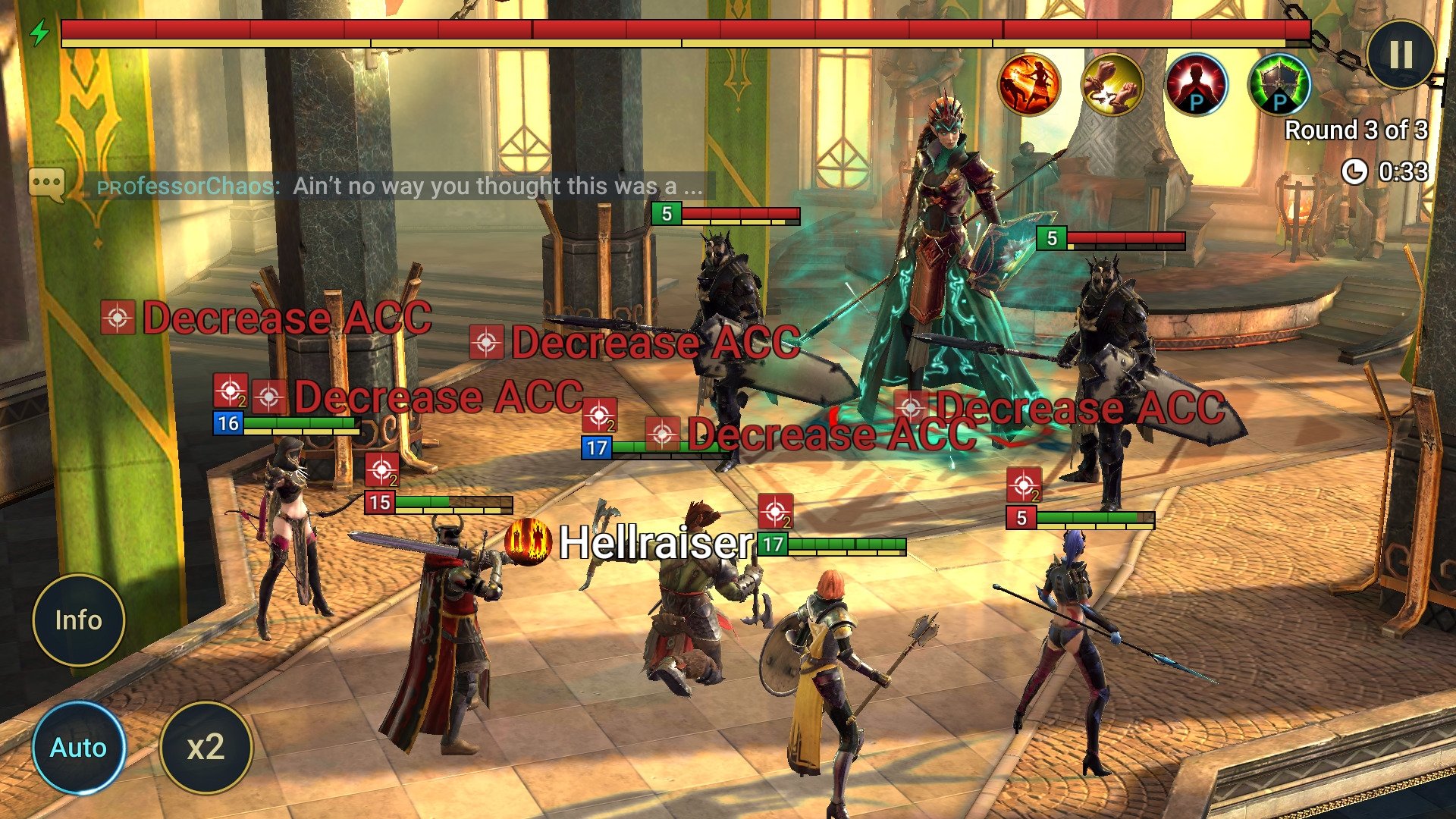
Task: Pause the battle
Action: (1401, 55)
